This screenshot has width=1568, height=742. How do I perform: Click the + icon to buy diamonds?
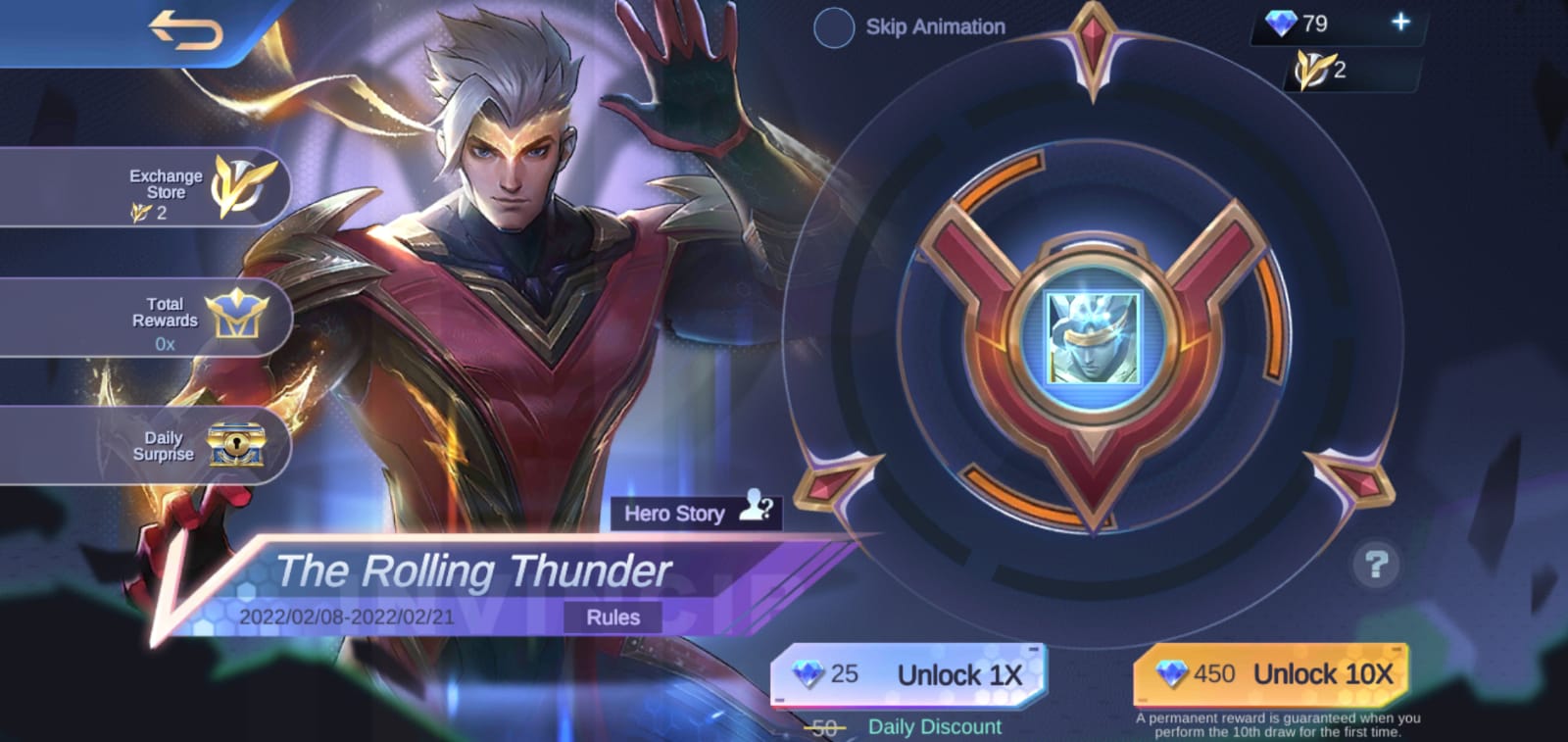click(1401, 21)
